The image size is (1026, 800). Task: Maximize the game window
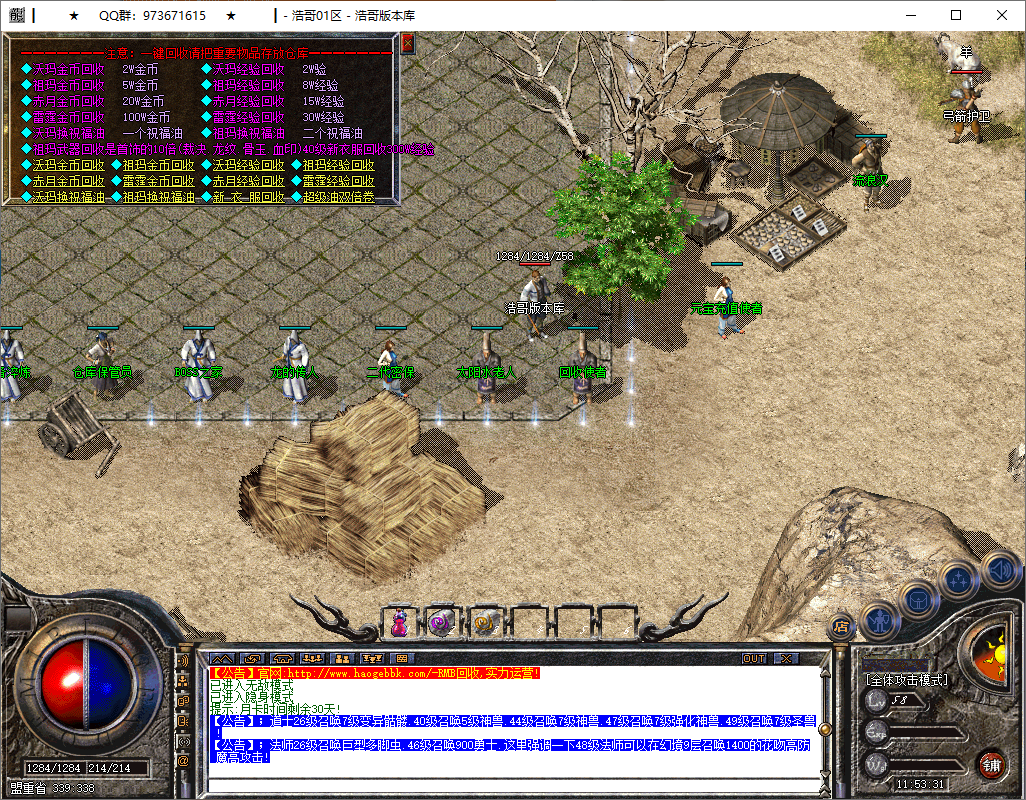(956, 15)
